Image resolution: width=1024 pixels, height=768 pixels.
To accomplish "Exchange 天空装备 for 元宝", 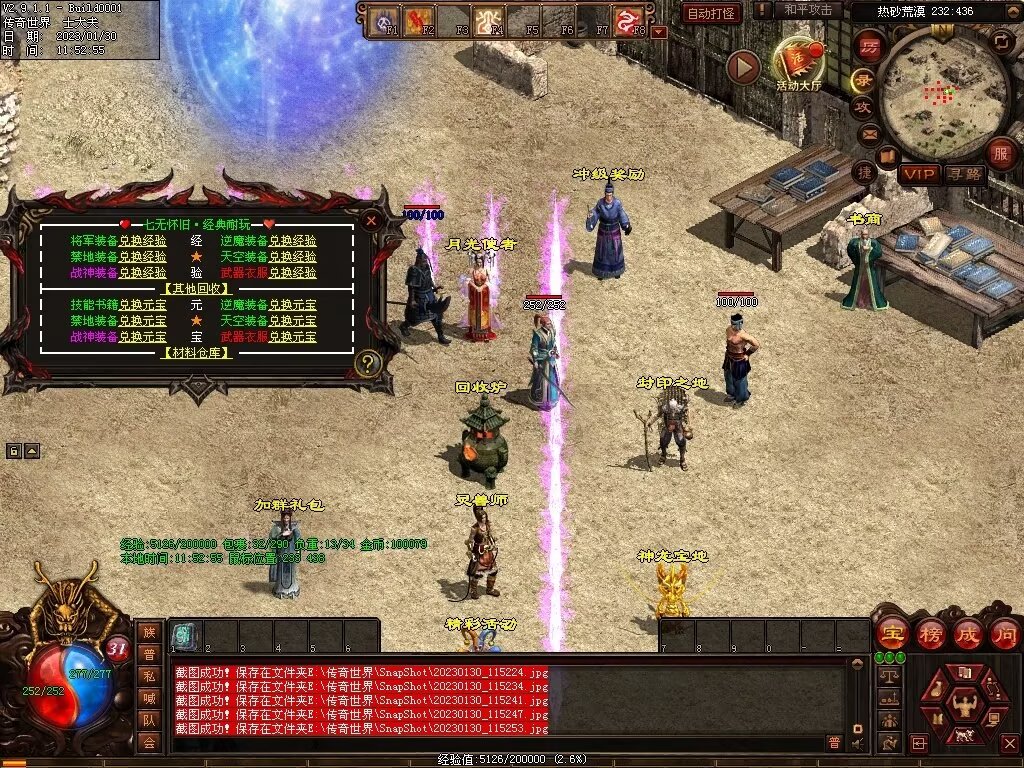I will (x=292, y=321).
